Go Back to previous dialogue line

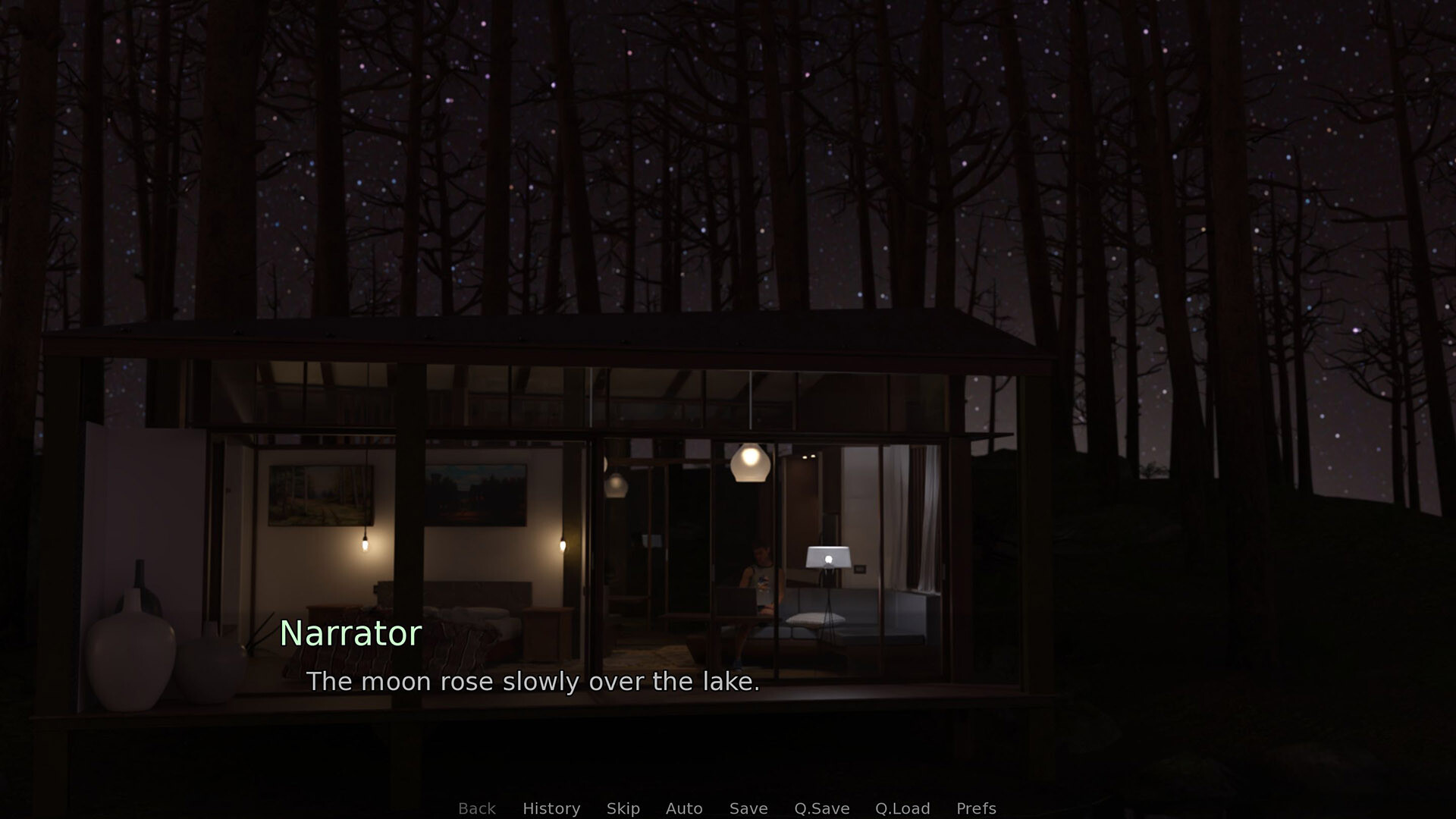coord(477,808)
